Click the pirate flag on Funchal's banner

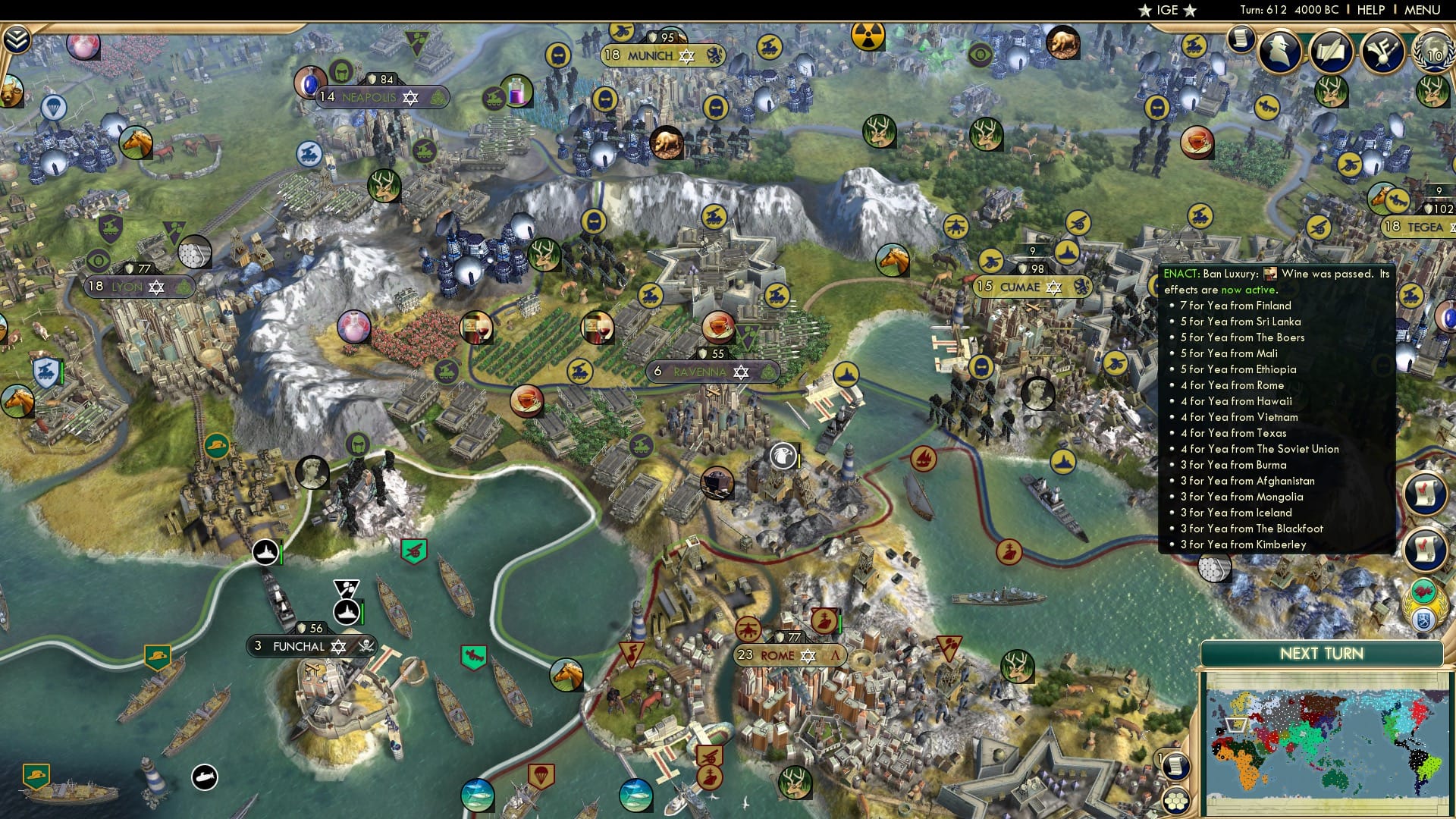(x=366, y=645)
